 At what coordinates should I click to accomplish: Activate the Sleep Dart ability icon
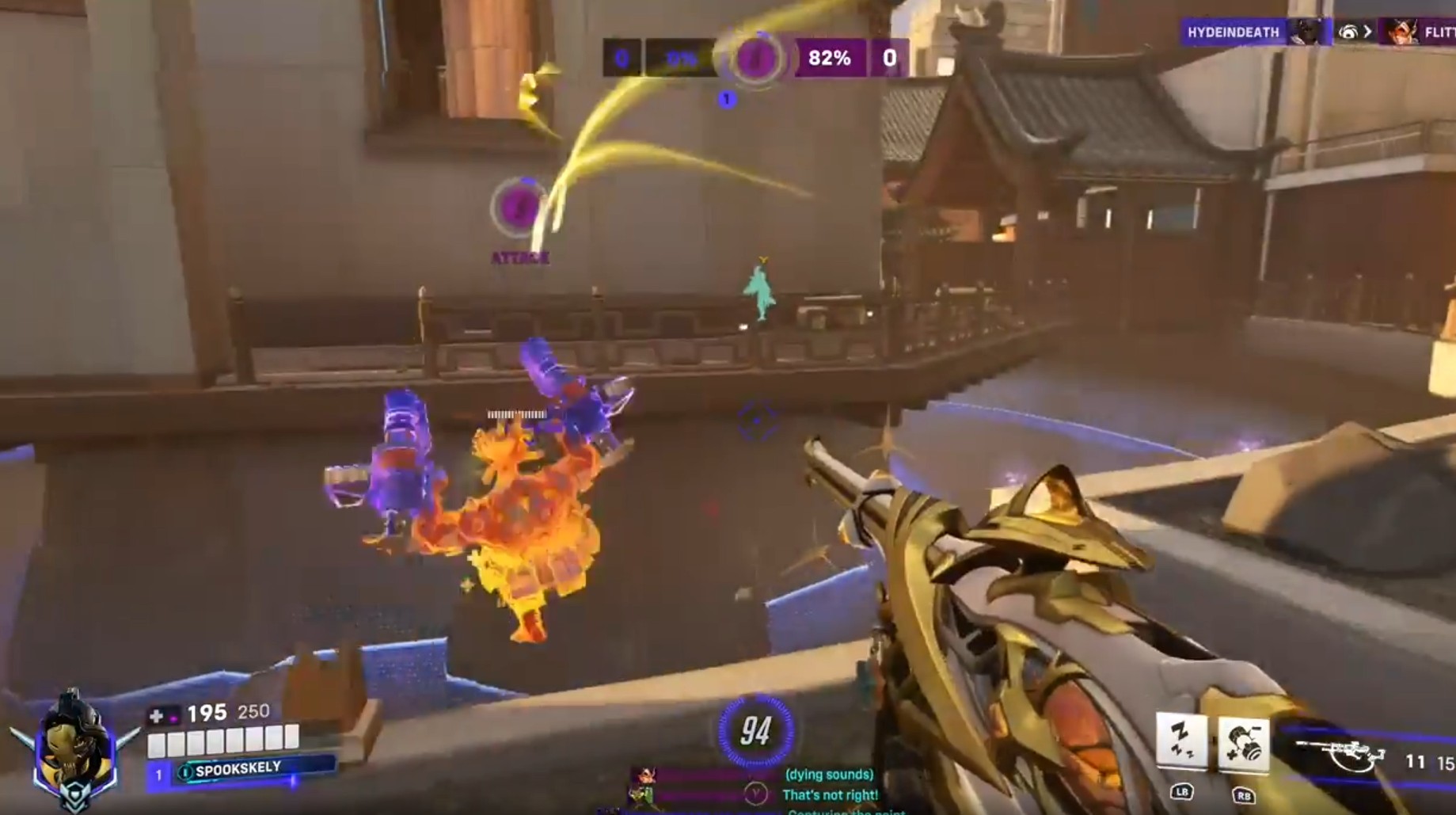pyautogui.click(x=1181, y=741)
